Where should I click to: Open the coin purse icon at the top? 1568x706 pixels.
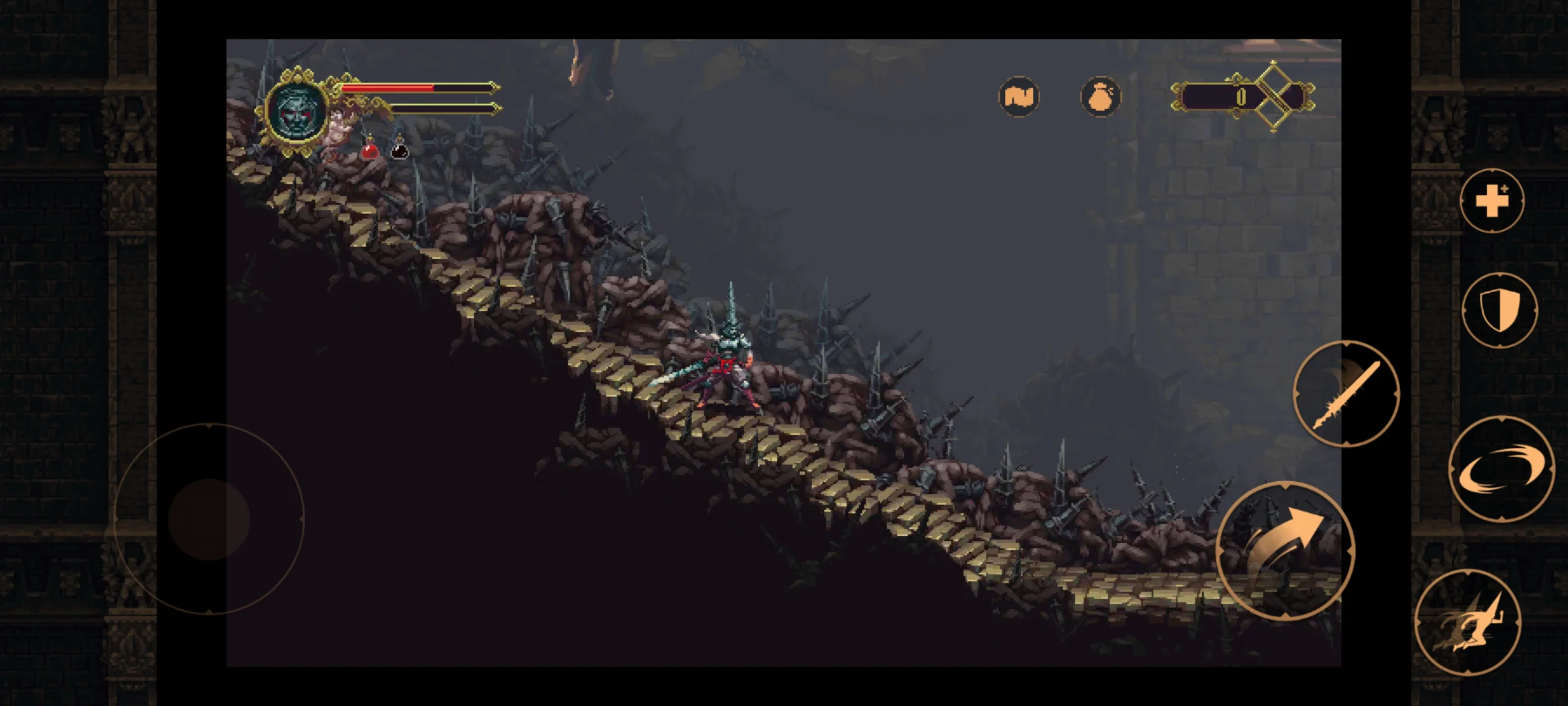pos(1100,97)
